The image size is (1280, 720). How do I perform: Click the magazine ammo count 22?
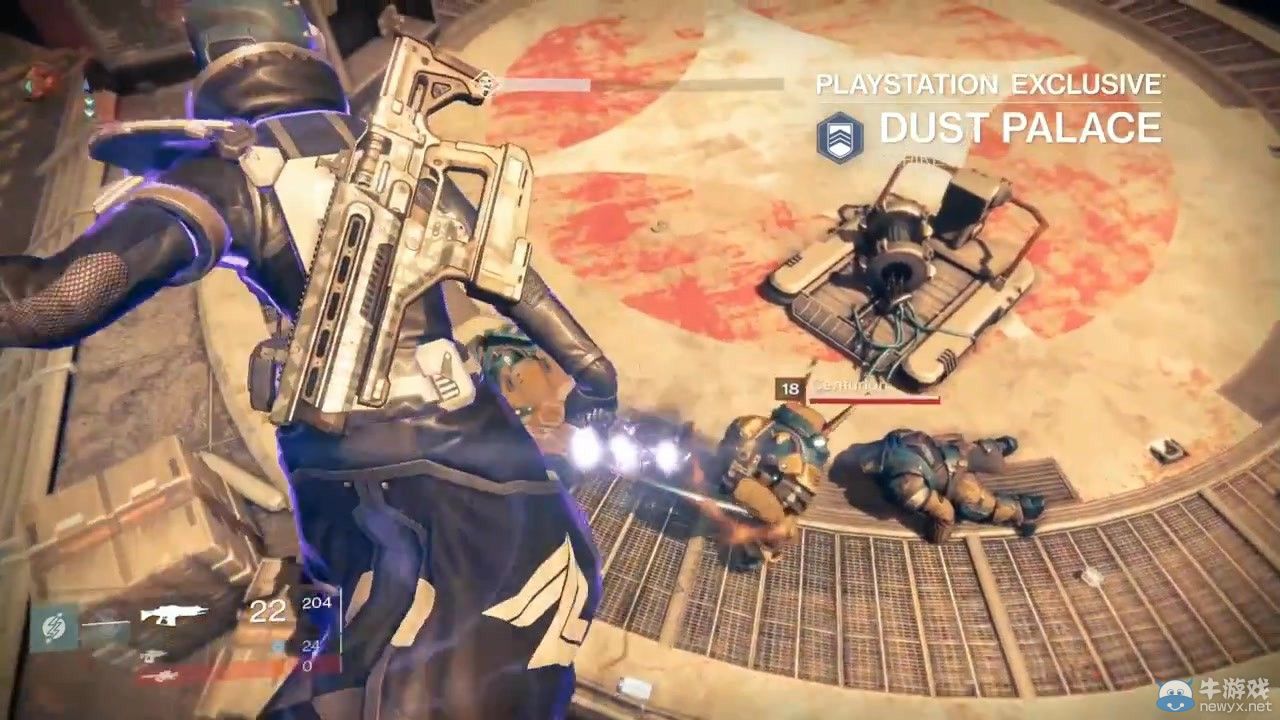pyautogui.click(x=268, y=609)
